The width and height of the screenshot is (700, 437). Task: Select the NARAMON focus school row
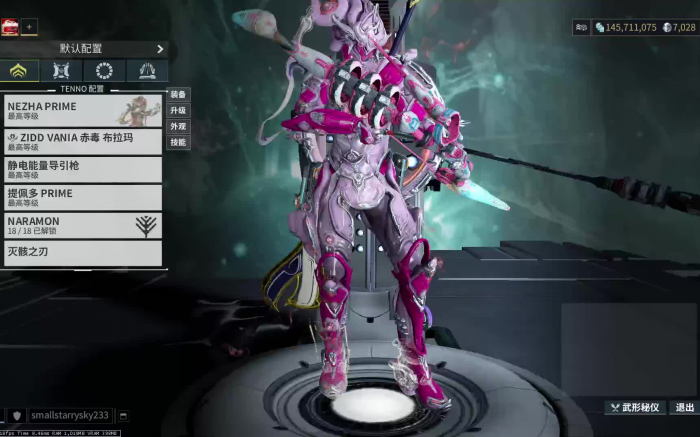(x=82, y=225)
